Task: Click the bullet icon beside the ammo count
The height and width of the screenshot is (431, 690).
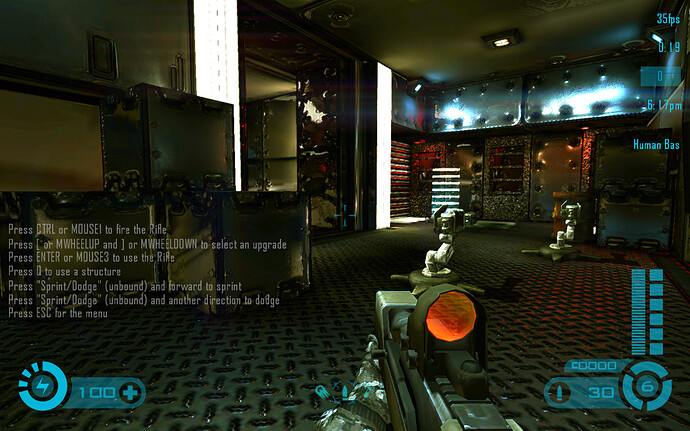Action: coord(565,393)
